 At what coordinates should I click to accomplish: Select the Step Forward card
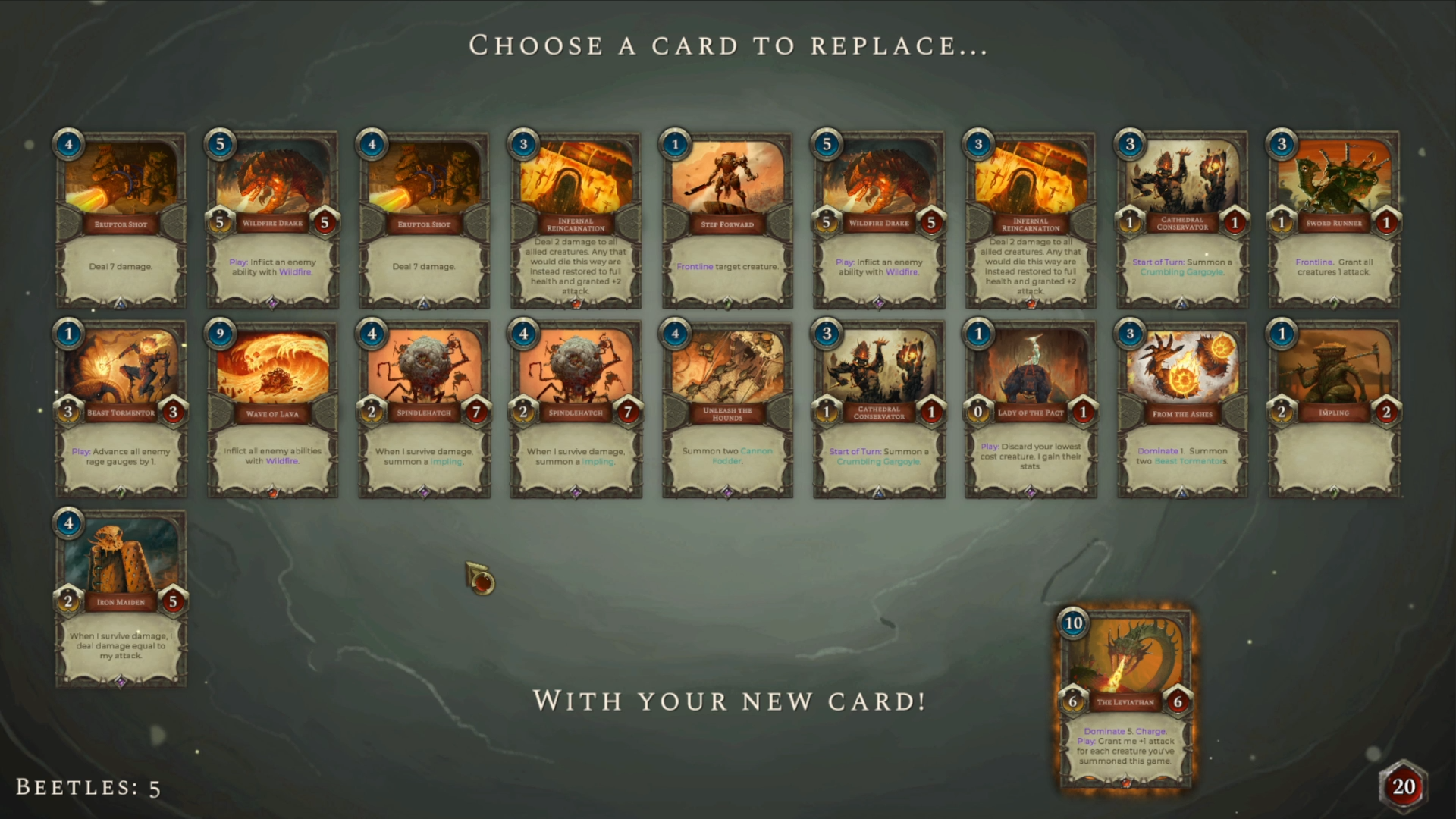727,220
